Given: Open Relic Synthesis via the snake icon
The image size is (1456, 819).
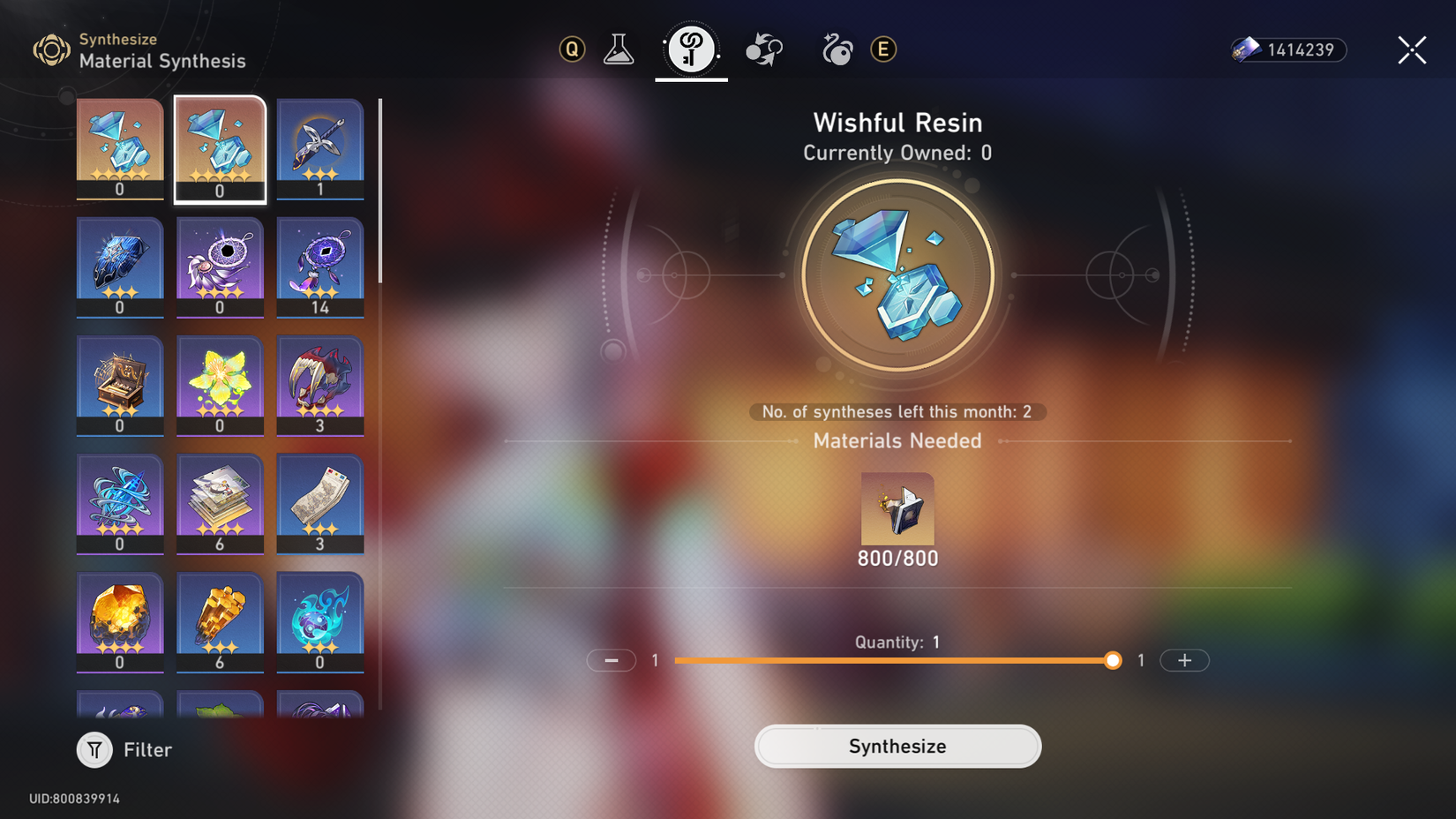Looking at the screenshot, I should click(836, 49).
